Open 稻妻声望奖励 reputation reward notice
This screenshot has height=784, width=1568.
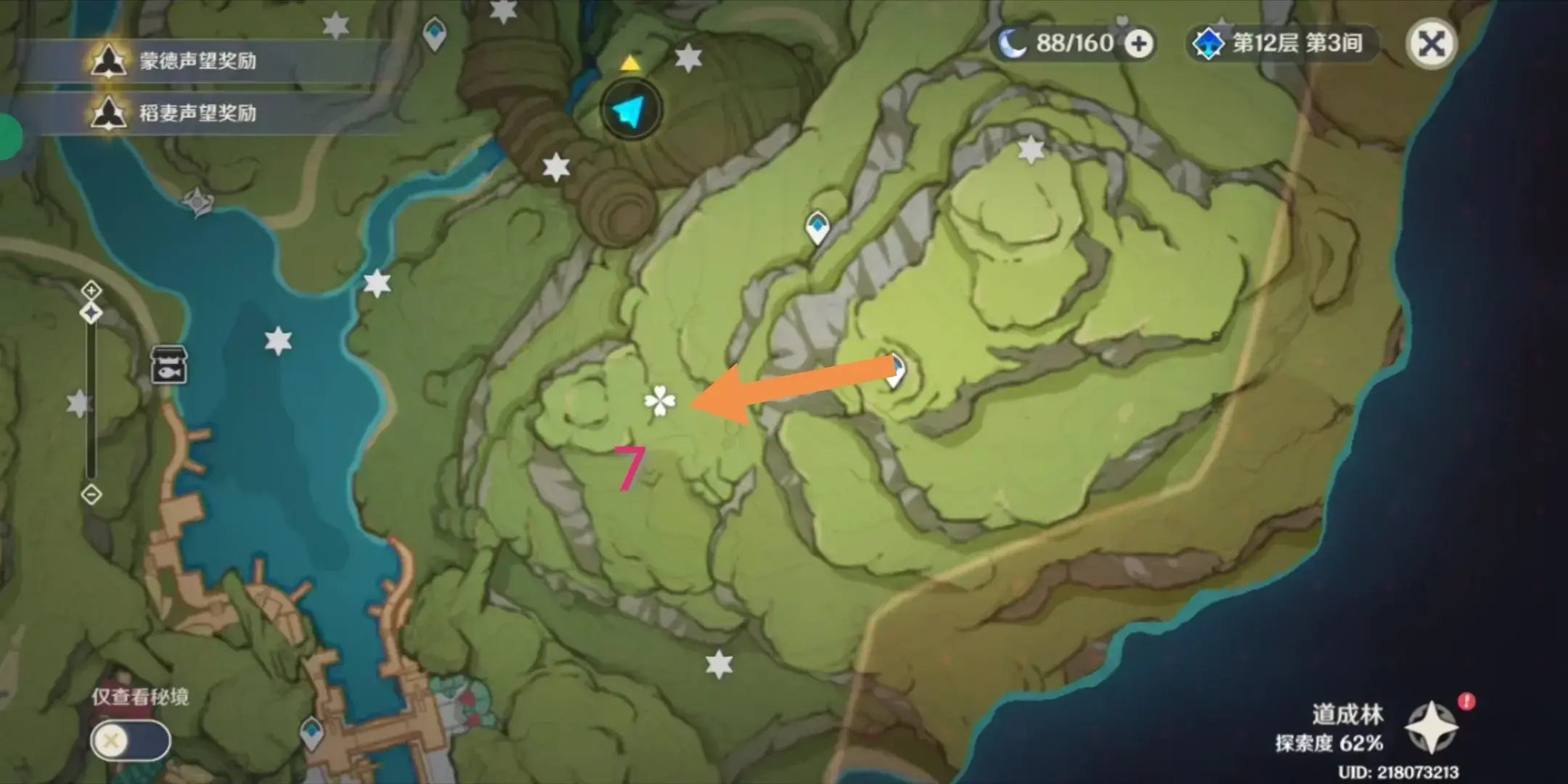pos(197,113)
